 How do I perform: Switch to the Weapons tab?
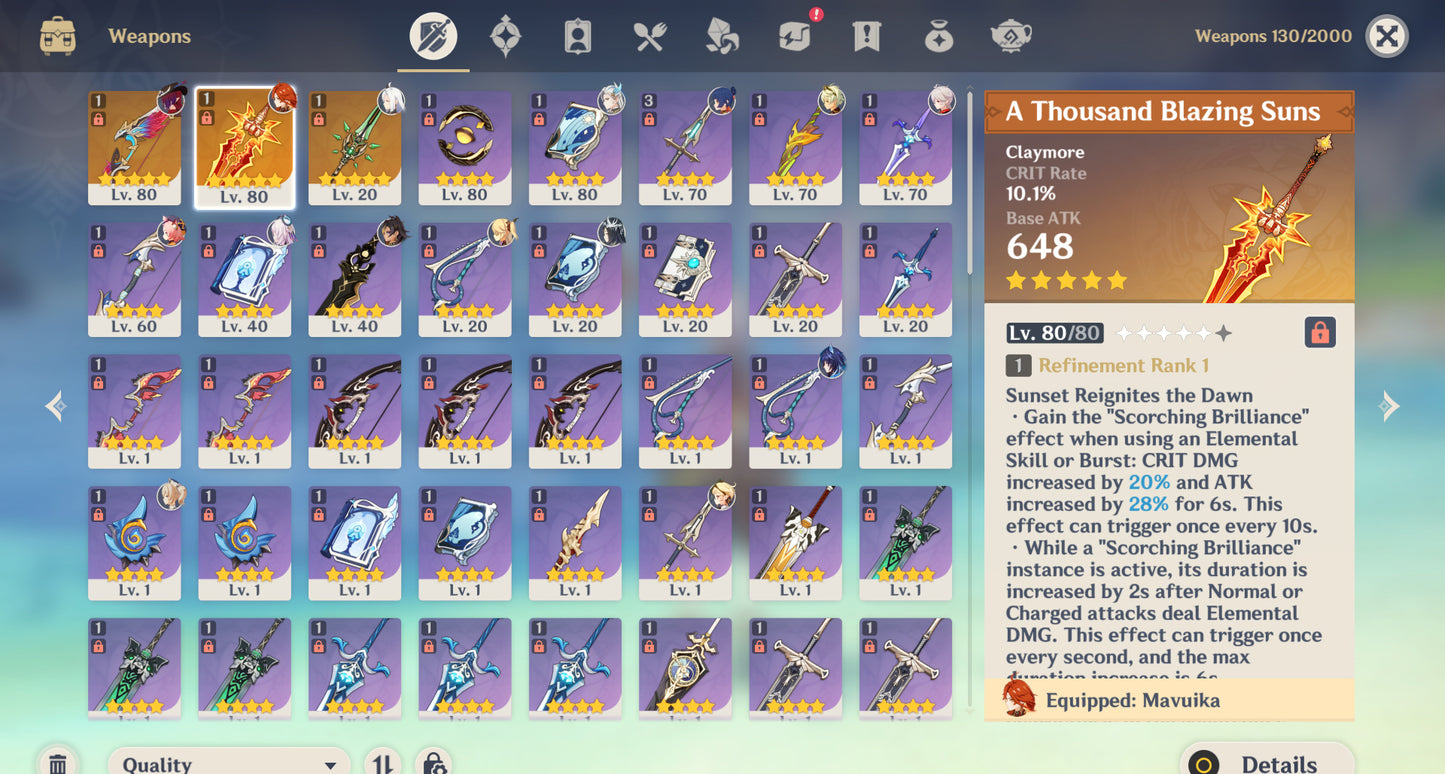point(432,36)
